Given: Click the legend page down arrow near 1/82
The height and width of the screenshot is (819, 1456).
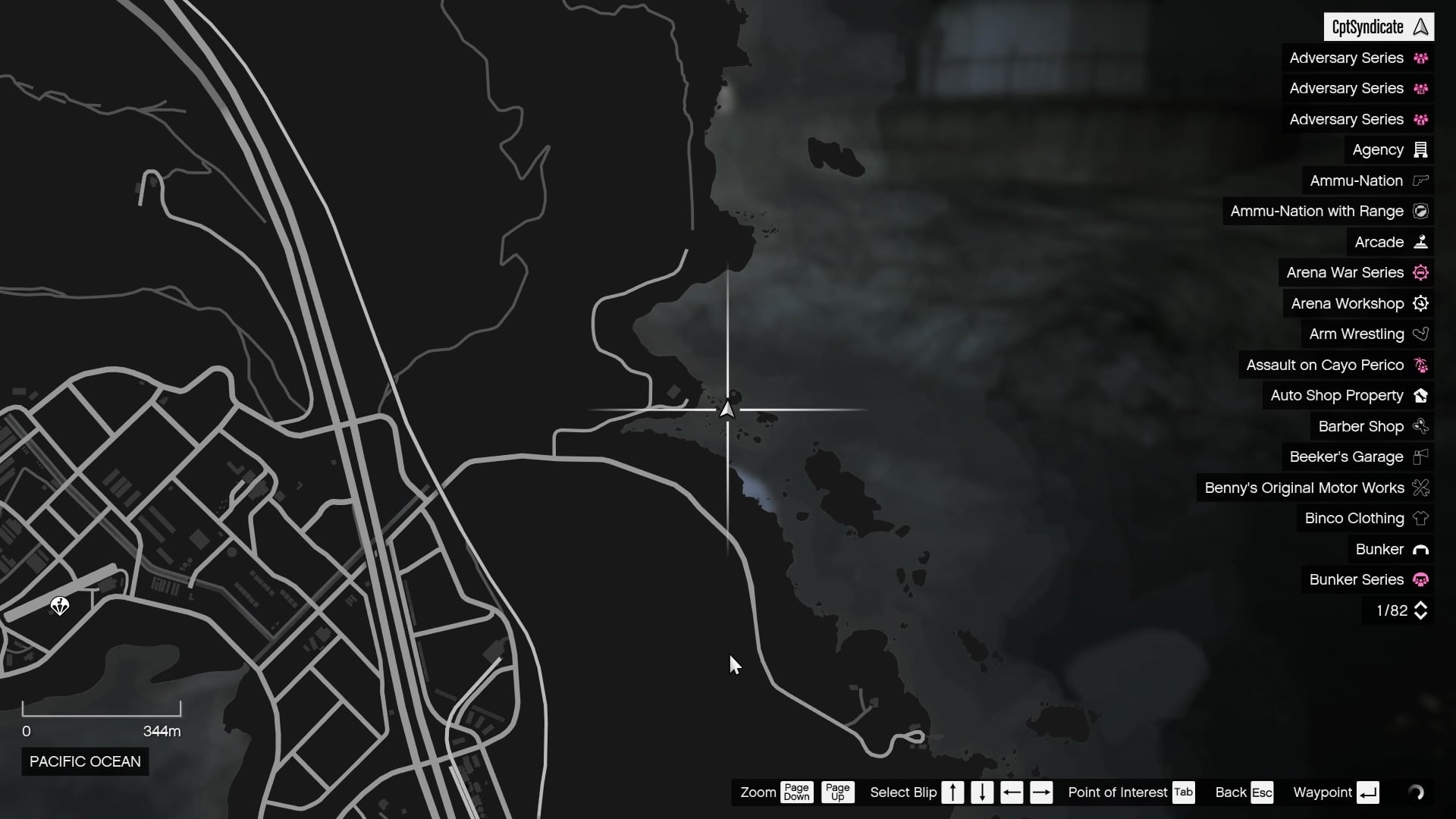Looking at the screenshot, I should tap(1421, 616).
